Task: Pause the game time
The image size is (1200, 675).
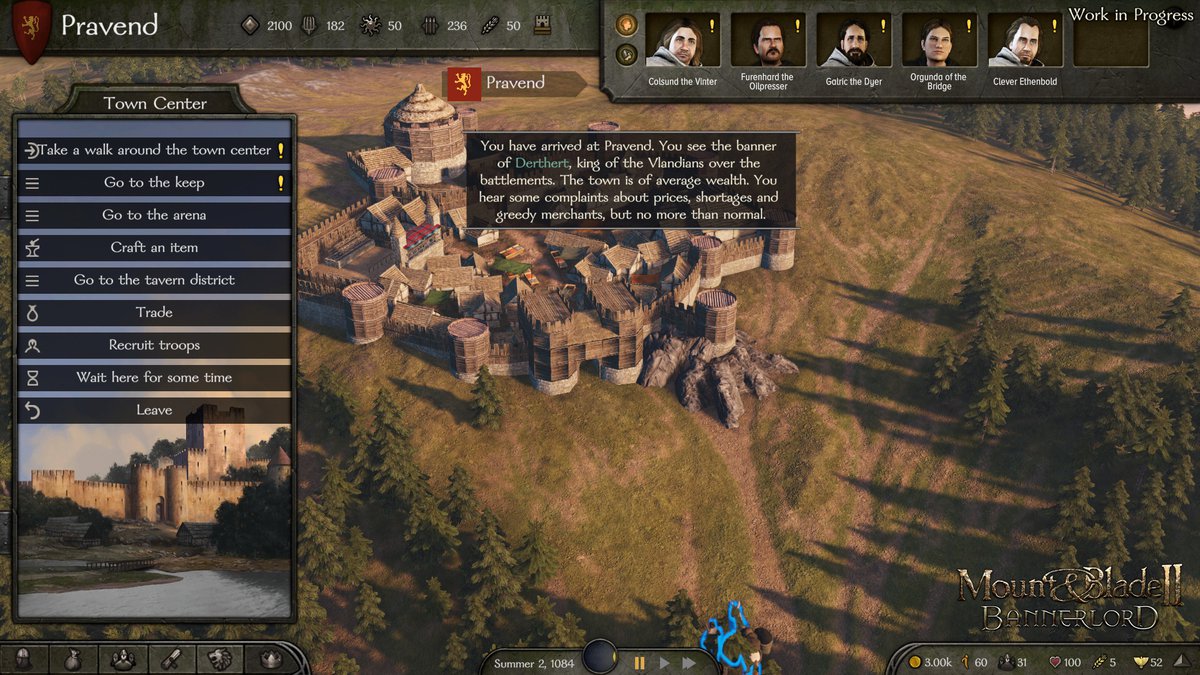Action: pos(640,662)
